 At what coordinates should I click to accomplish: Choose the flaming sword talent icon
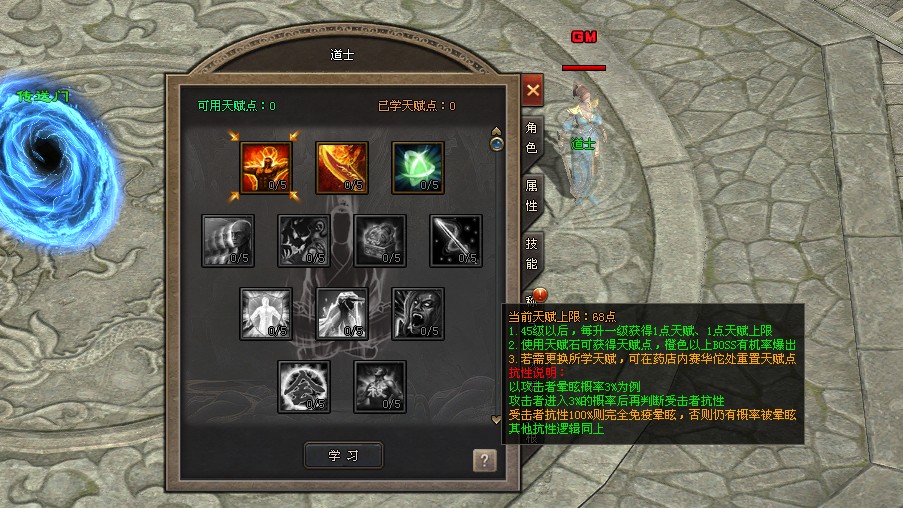point(342,167)
